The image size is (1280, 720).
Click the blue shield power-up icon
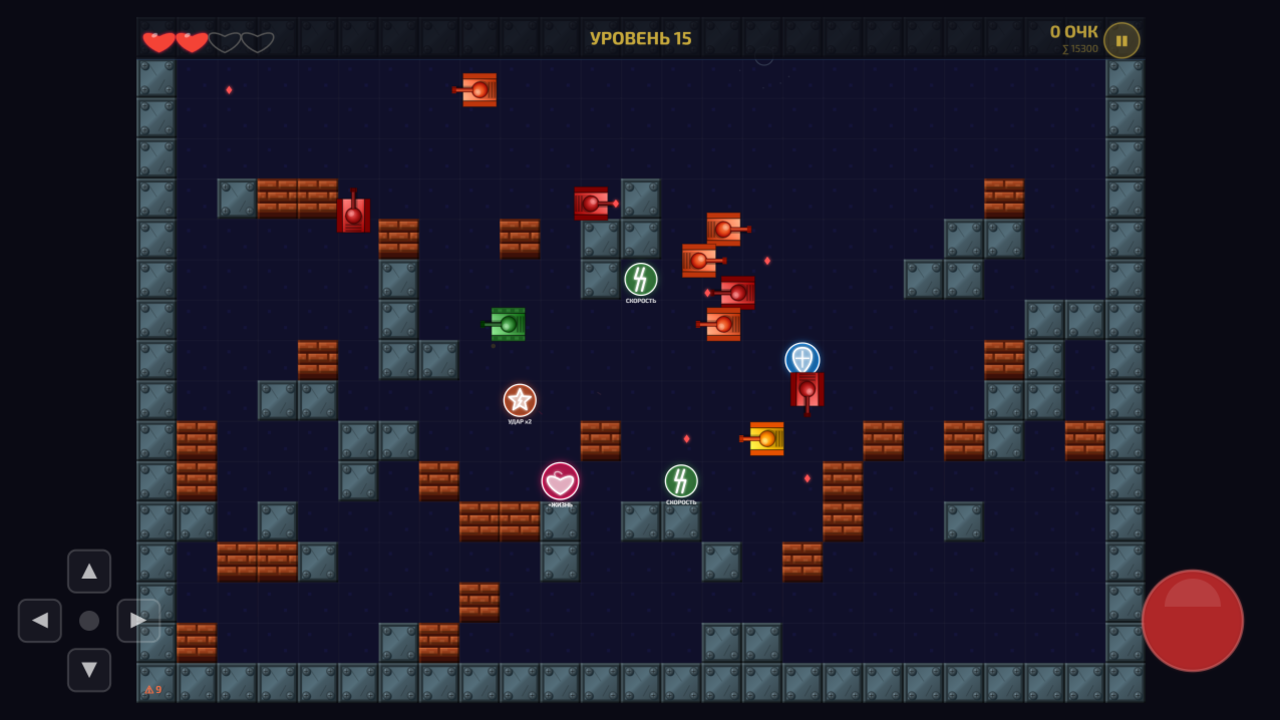pyautogui.click(x=800, y=356)
